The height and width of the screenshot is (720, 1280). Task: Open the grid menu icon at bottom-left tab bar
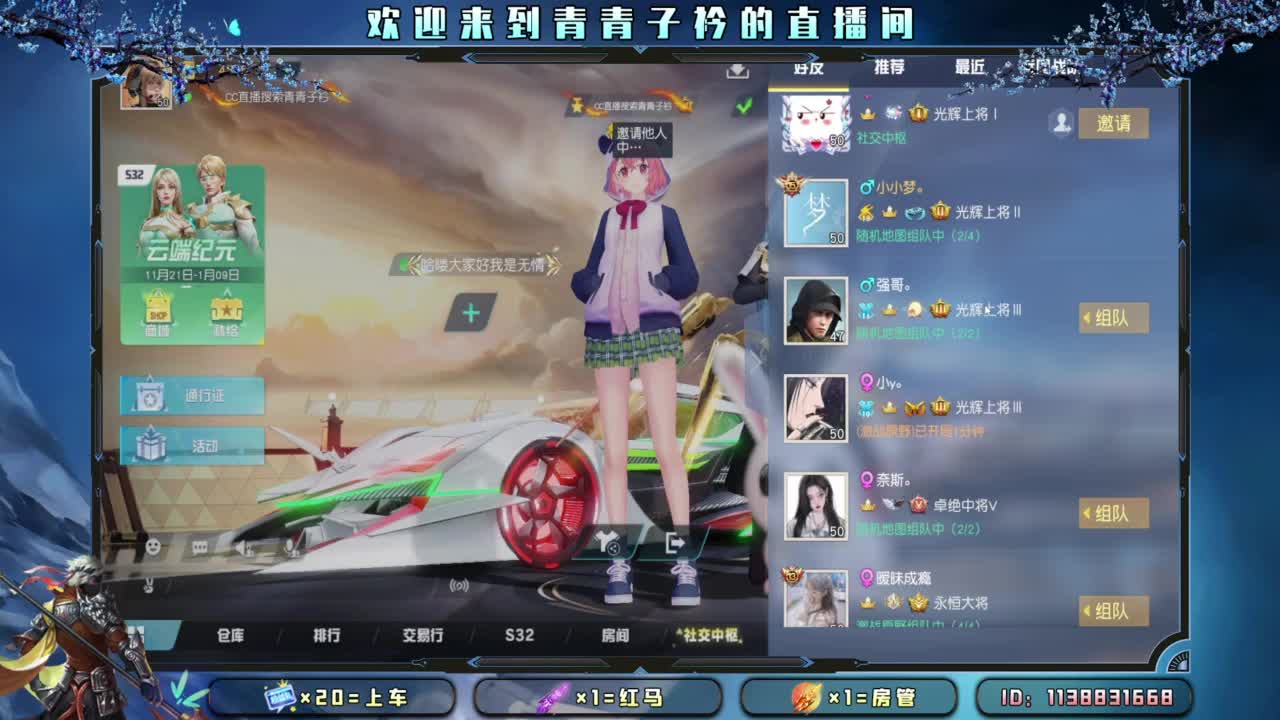coord(137,634)
